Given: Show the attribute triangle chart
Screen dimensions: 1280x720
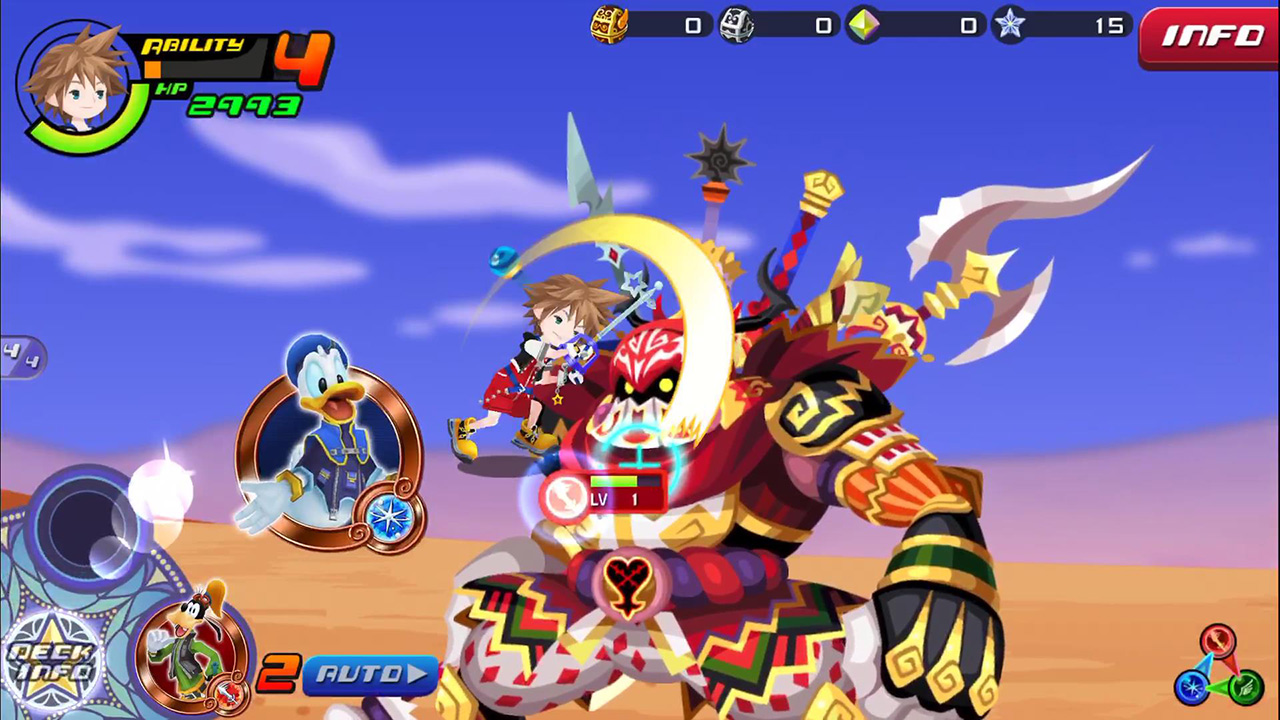Looking at the screenshot, I should (1218, 667).
